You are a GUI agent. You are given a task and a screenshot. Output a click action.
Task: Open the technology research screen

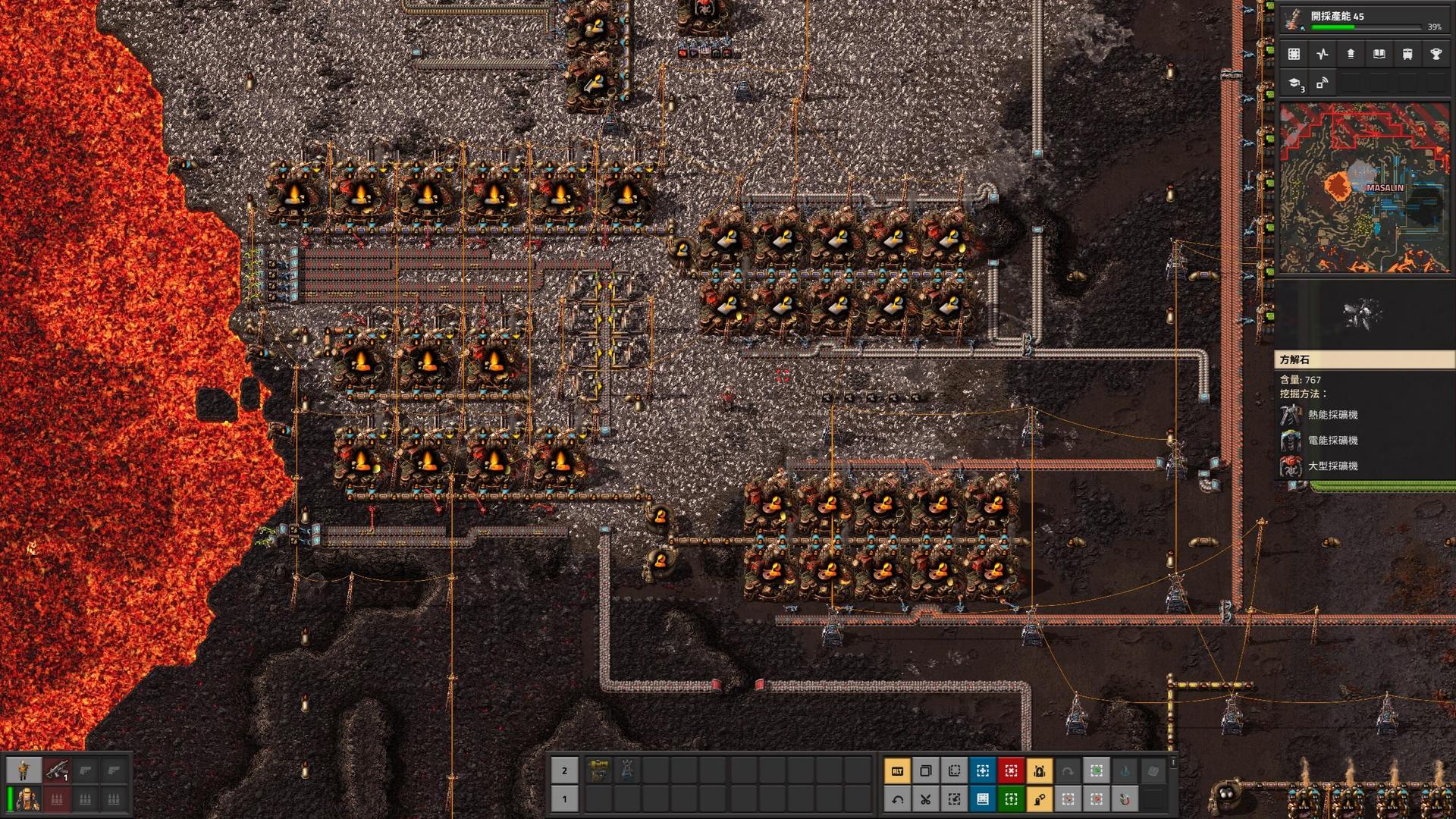1294,83
